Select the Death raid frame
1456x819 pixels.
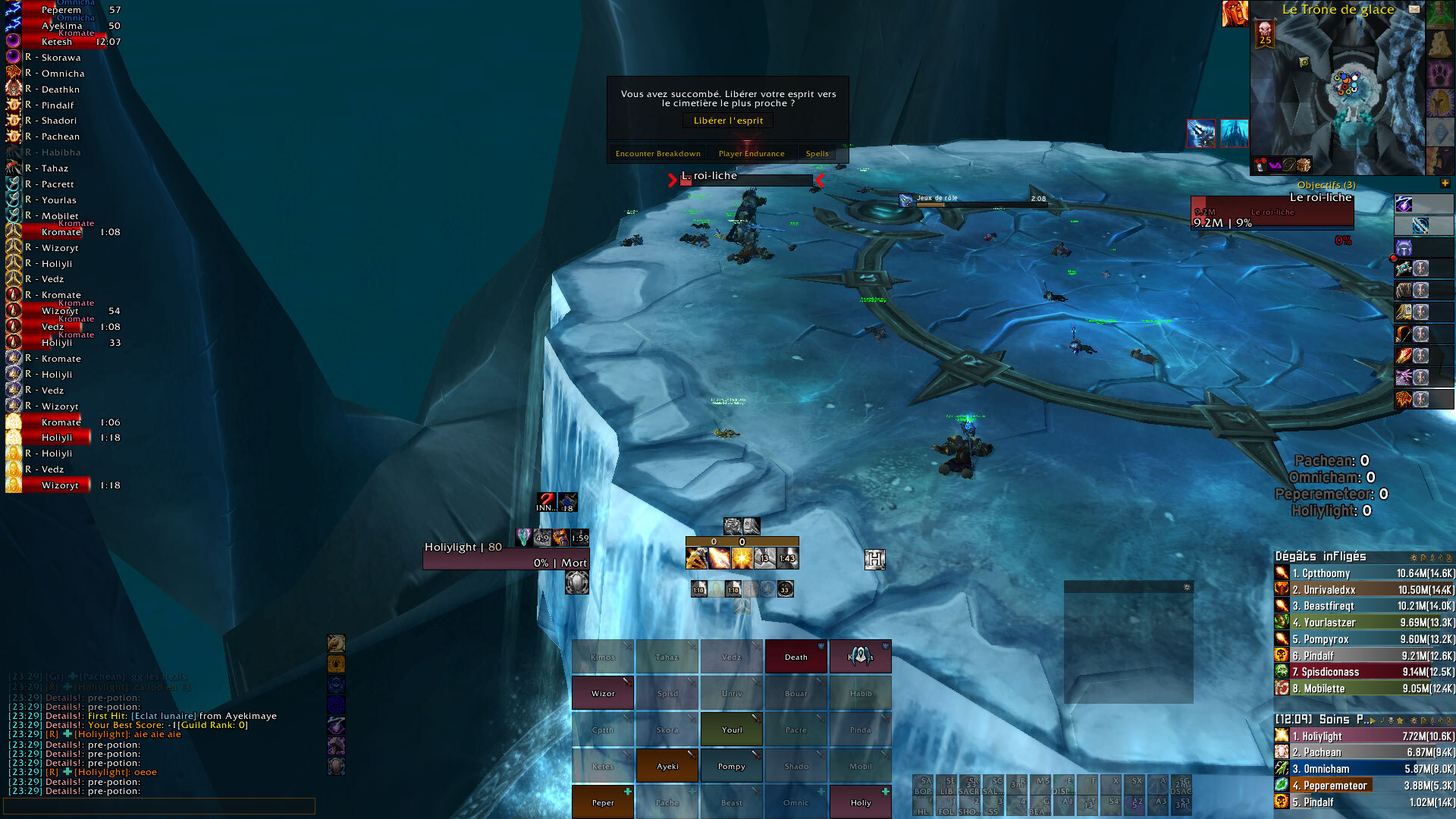point(795,657)
